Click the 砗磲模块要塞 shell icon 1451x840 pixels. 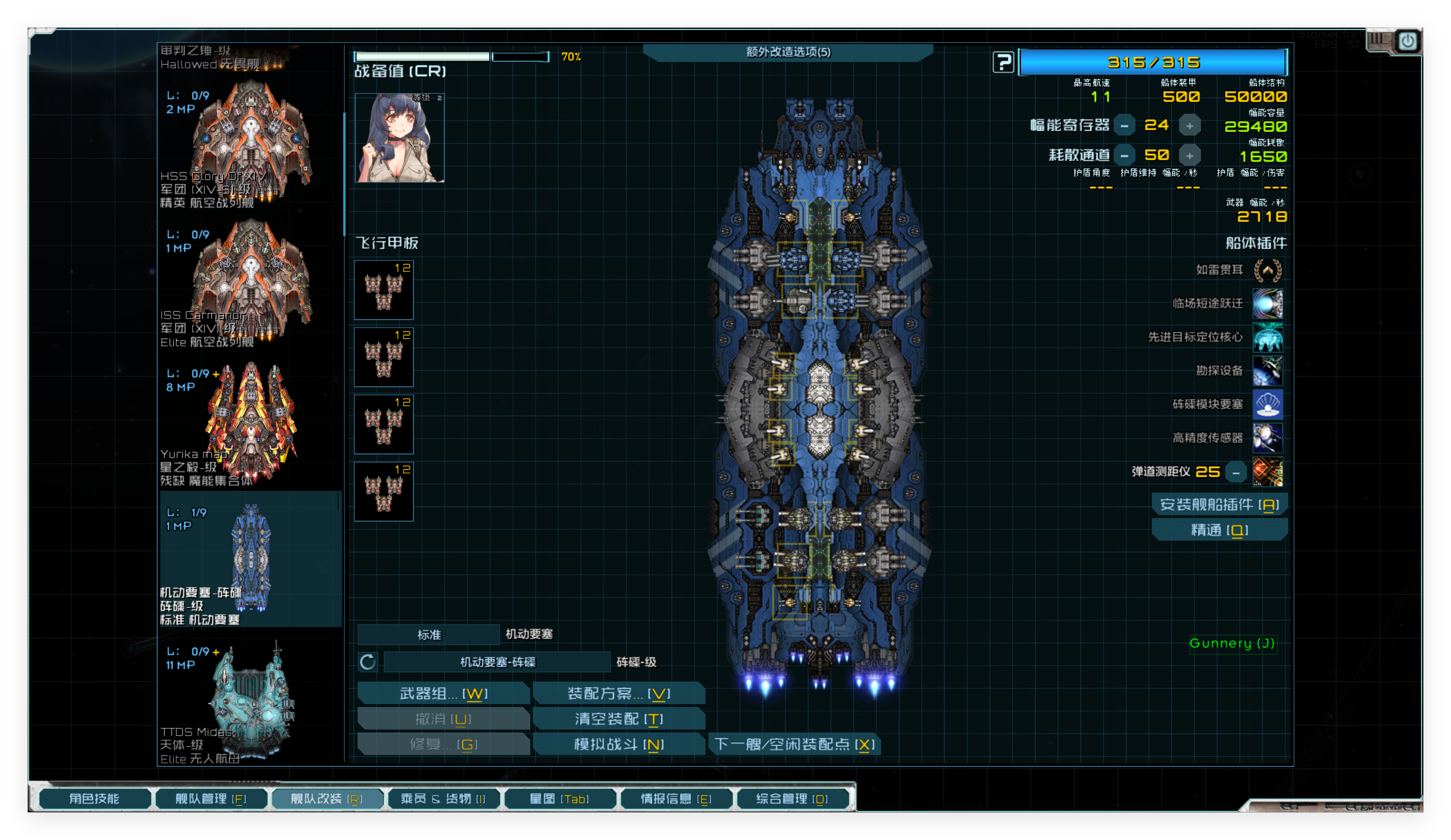[x=1269, y=404]
